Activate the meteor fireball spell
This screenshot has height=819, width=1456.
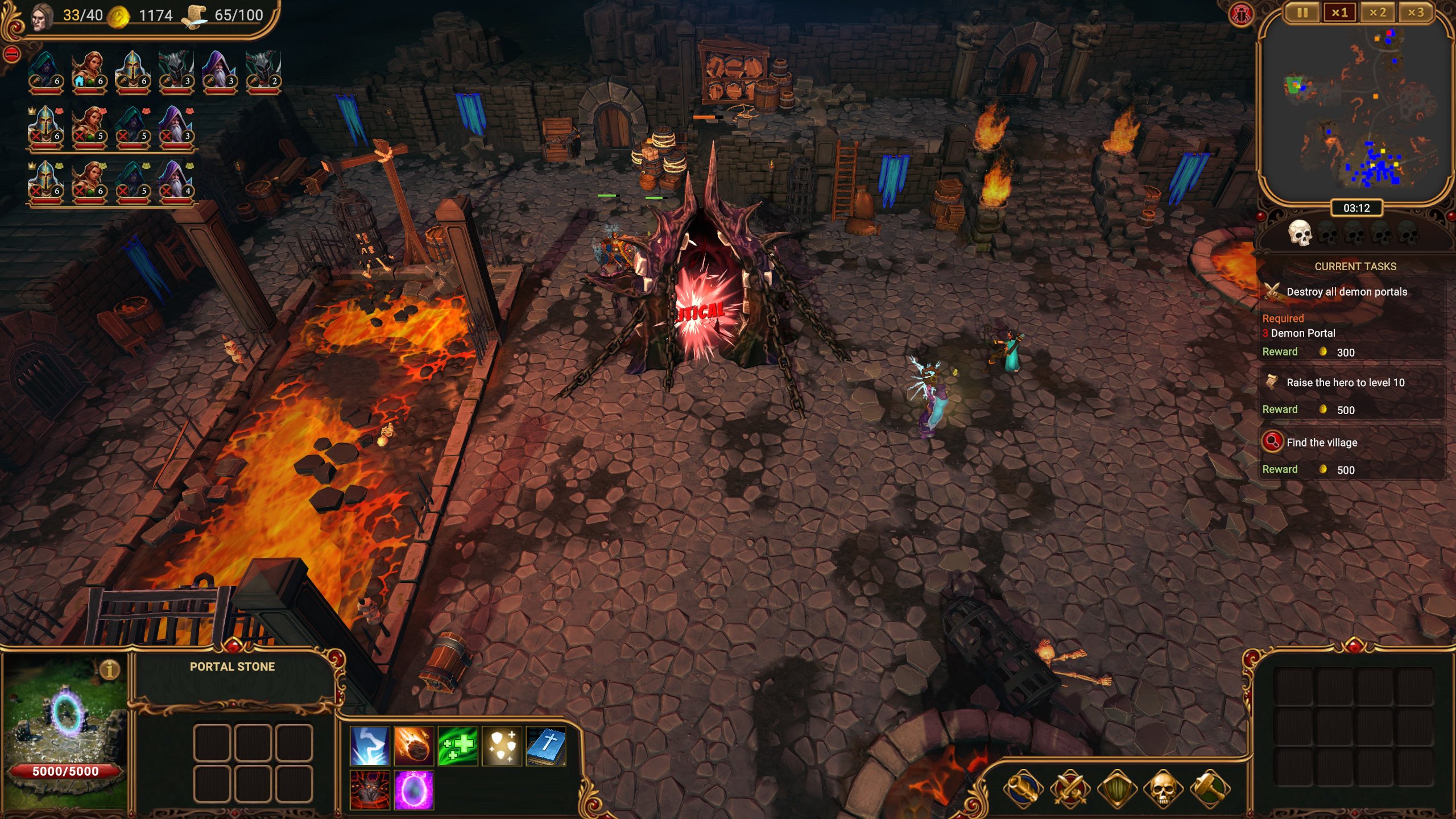(413, 746)
